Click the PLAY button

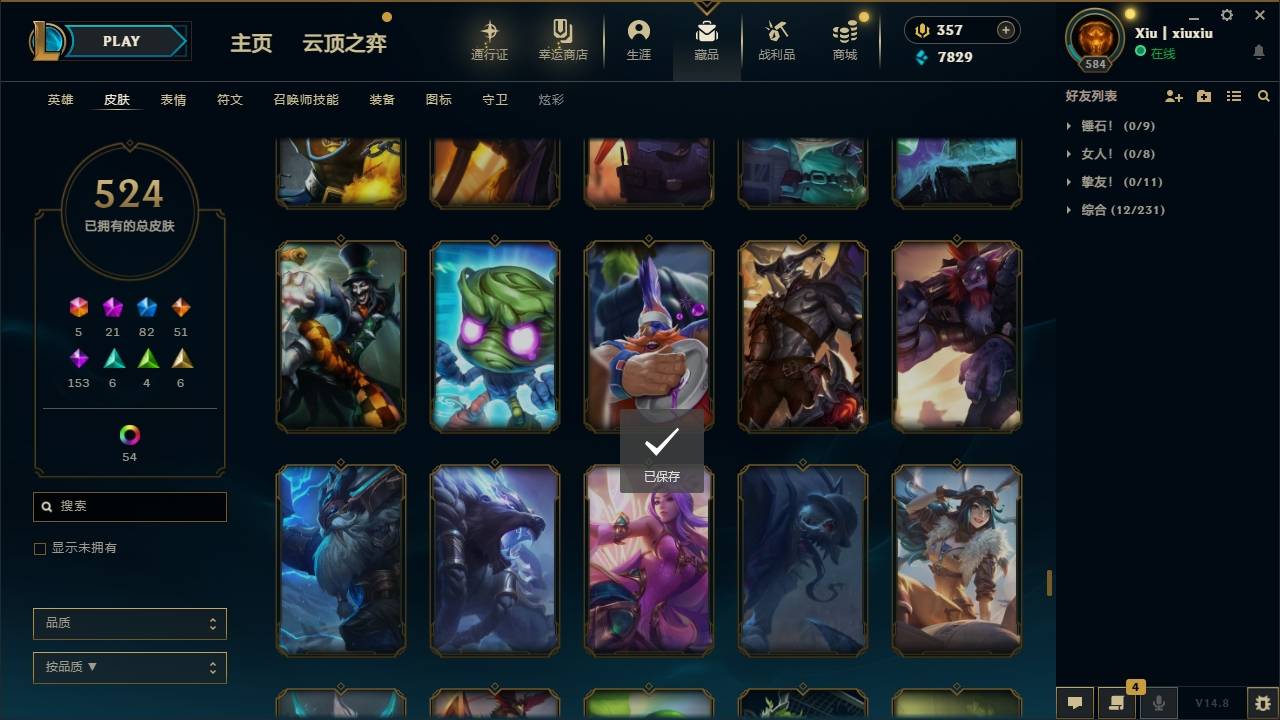click(x=120, y=41)
